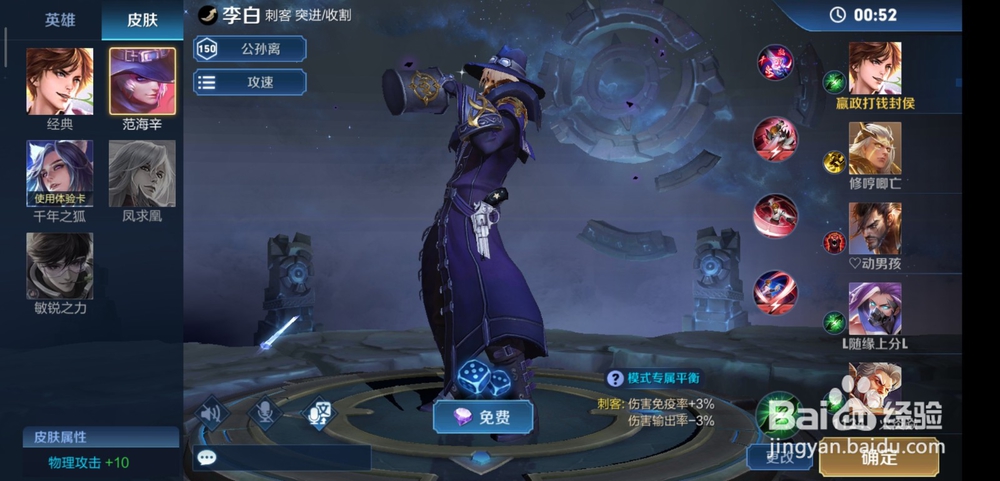Select the 千年之狐 skin

[x=60, y=172]
